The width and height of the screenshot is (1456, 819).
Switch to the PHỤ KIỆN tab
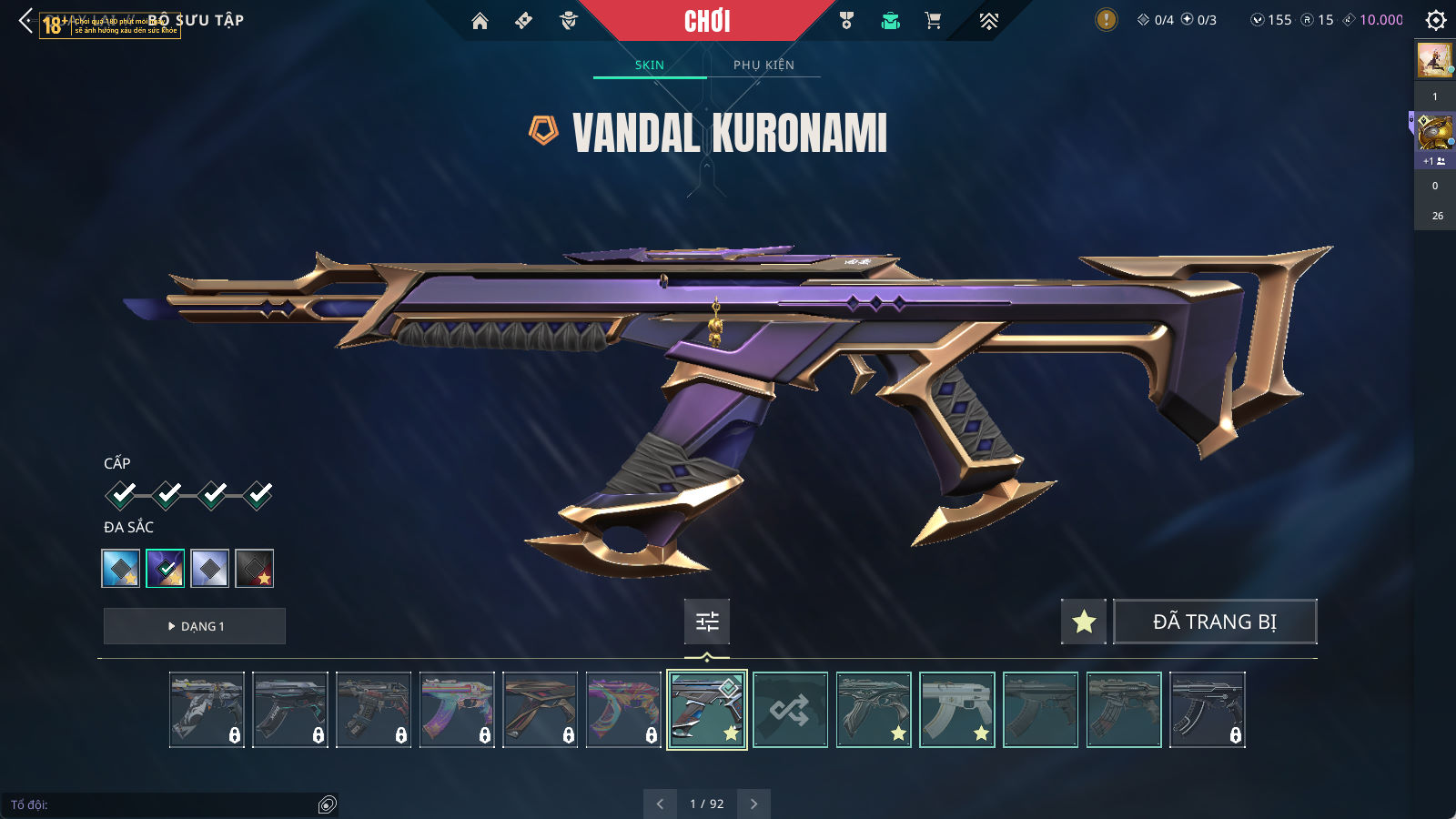pos(763,65)
